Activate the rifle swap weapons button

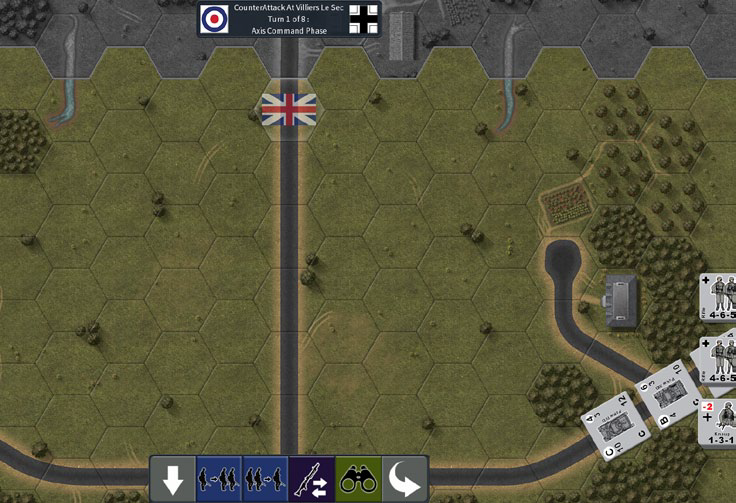(x=311, y=478)
